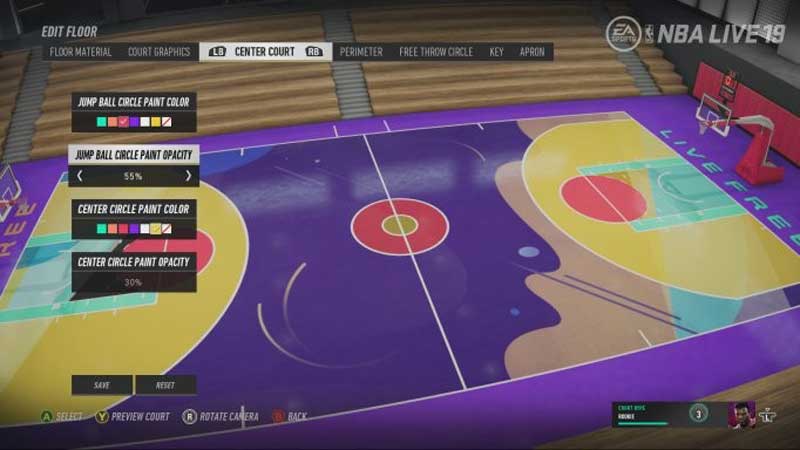Increase Jump Ball Circle paint opacity

point(188,176)
